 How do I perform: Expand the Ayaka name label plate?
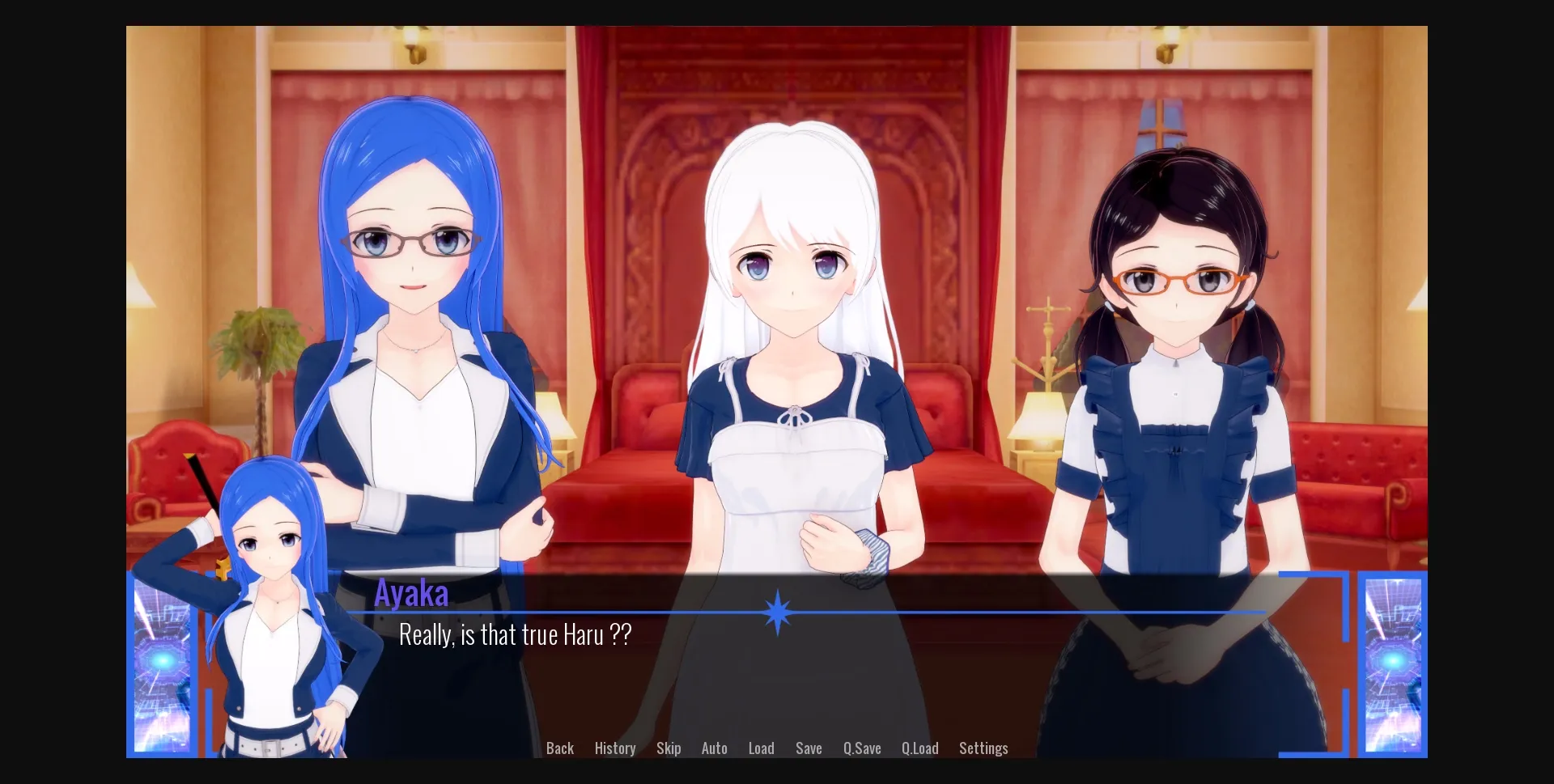tap(413, 593)
